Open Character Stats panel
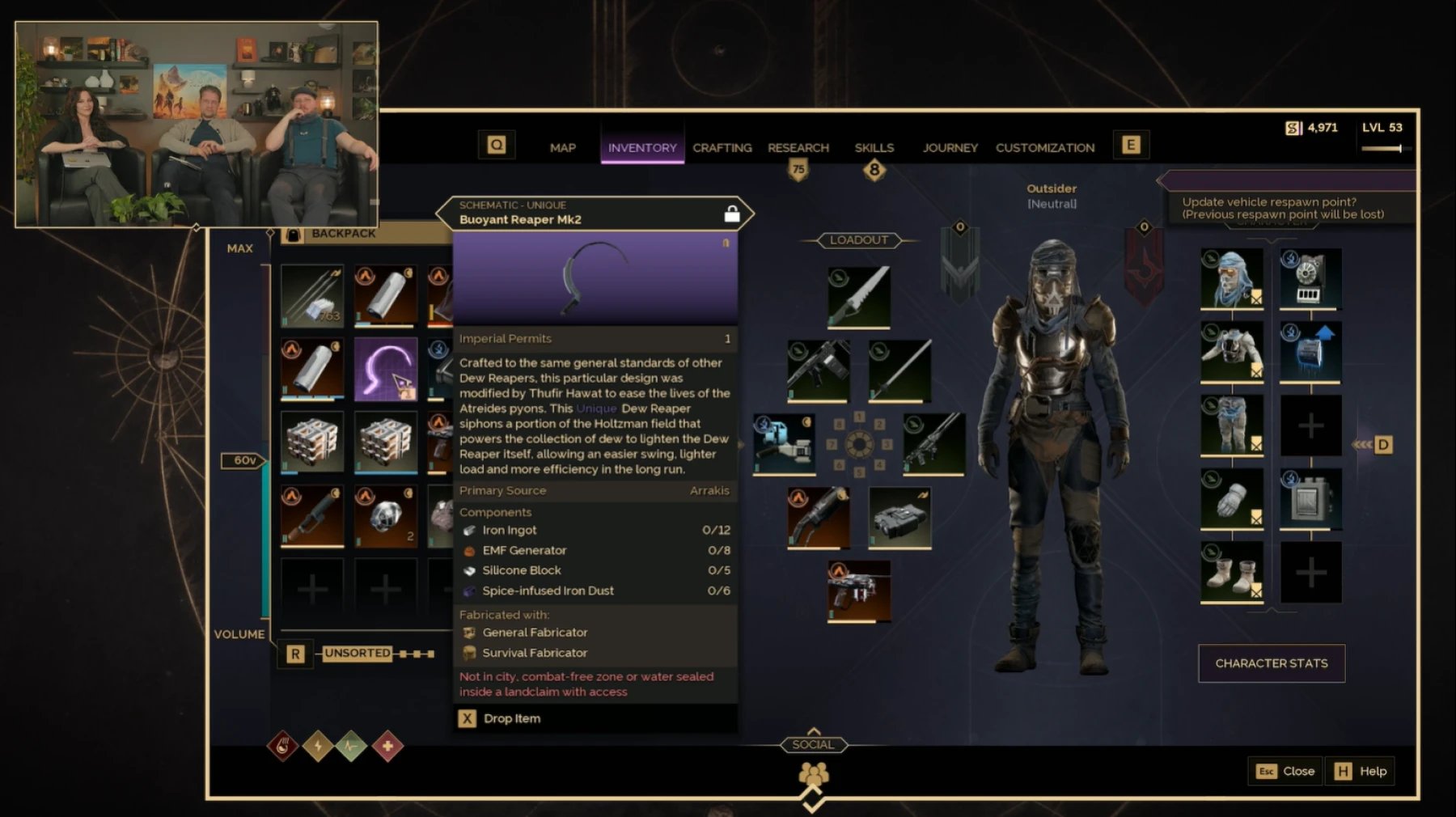This screenshot has width=1456, height=817. point(1271,663)
